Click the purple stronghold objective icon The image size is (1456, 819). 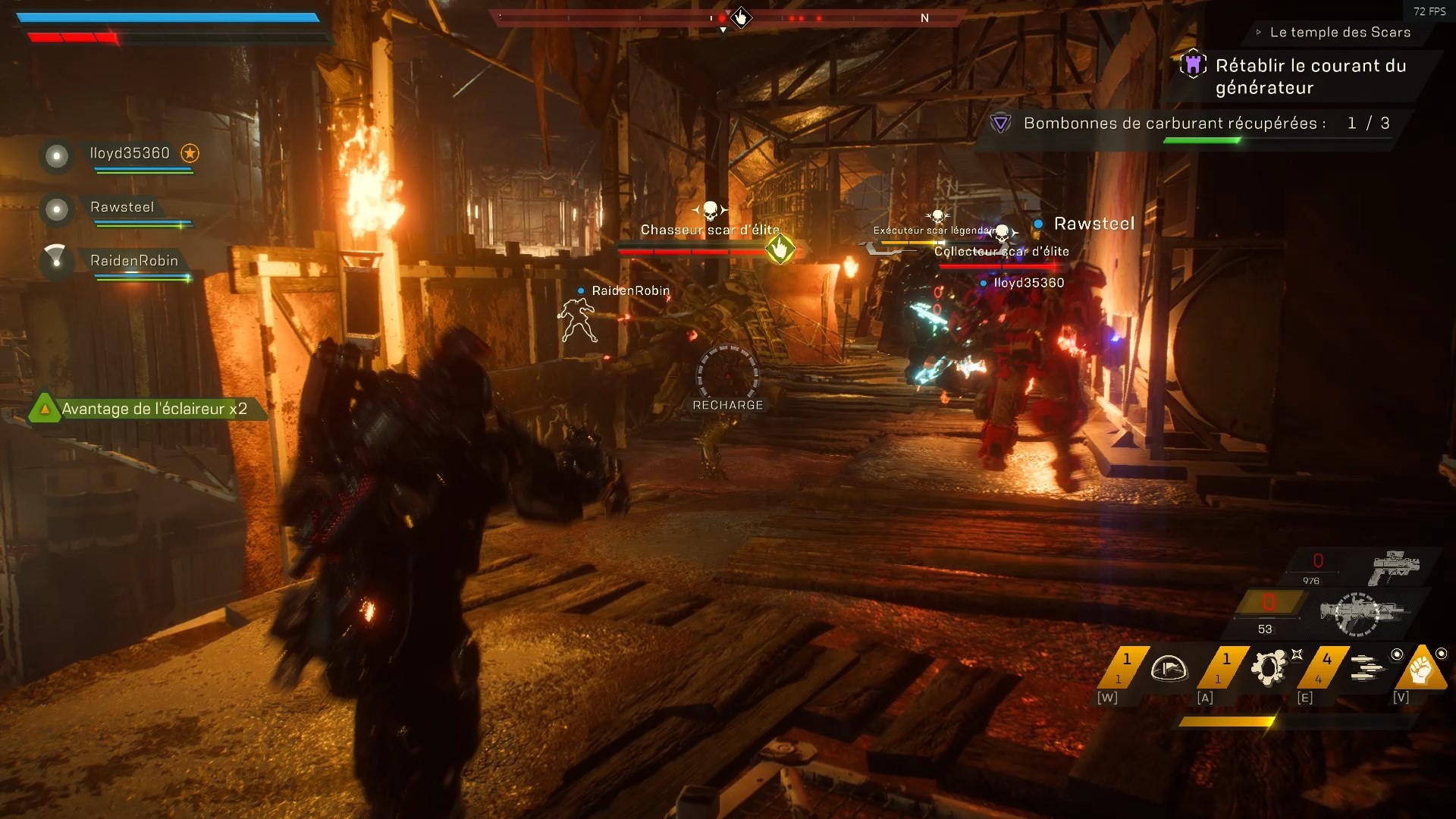coord(1194,66)
